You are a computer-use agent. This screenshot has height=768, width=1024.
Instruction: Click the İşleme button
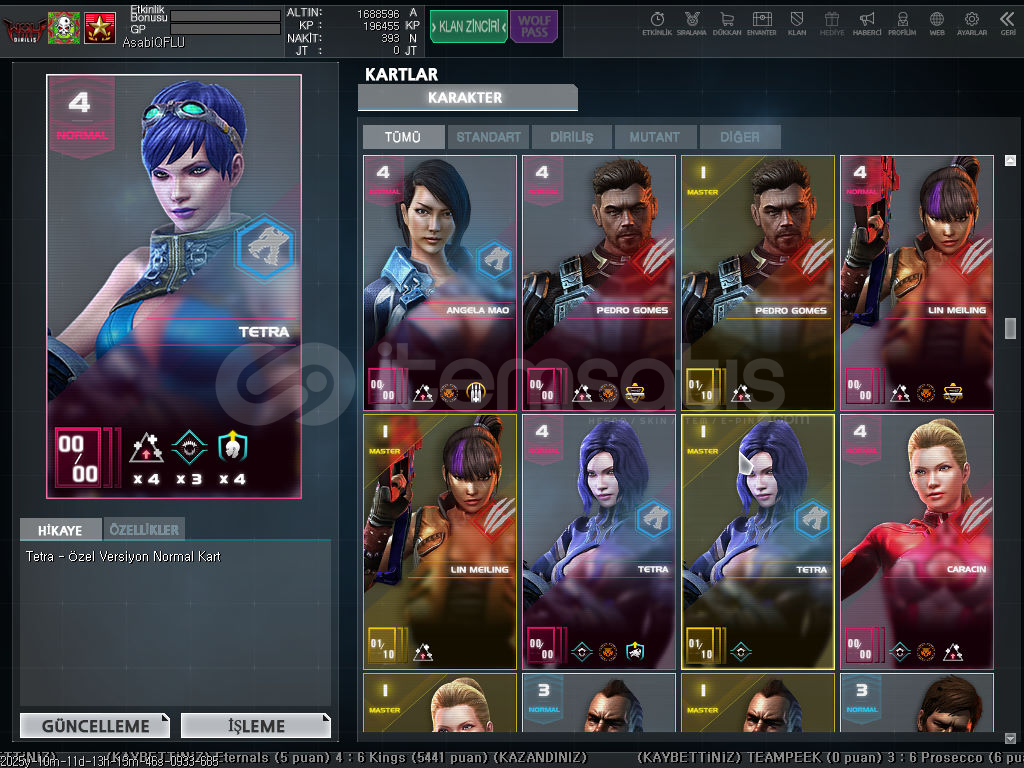(x=256, y=726)
